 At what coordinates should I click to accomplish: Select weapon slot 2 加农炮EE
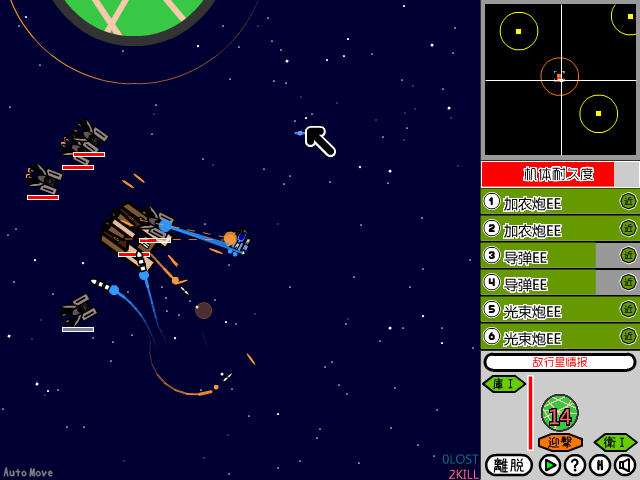545,229
